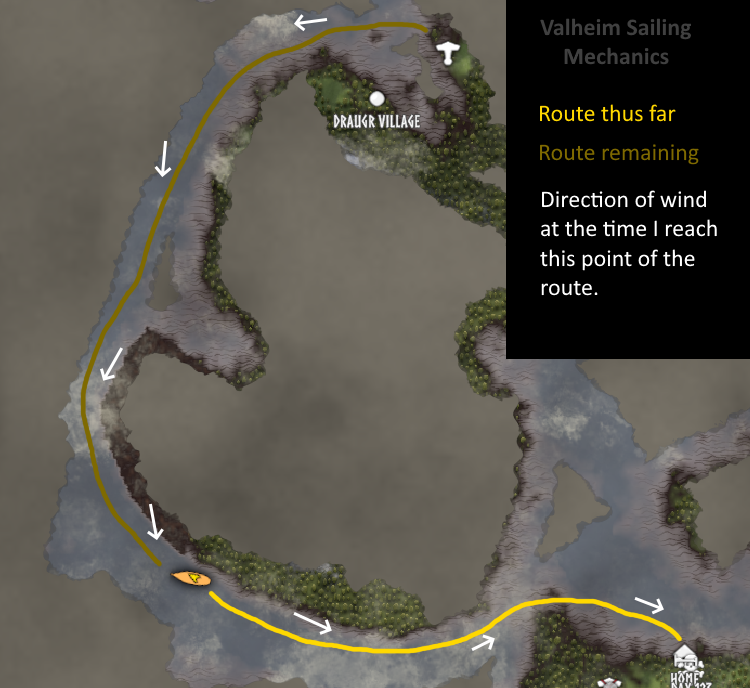Select the Draugr Village map pin
750x688 pixels.
(x=377, y=98)
